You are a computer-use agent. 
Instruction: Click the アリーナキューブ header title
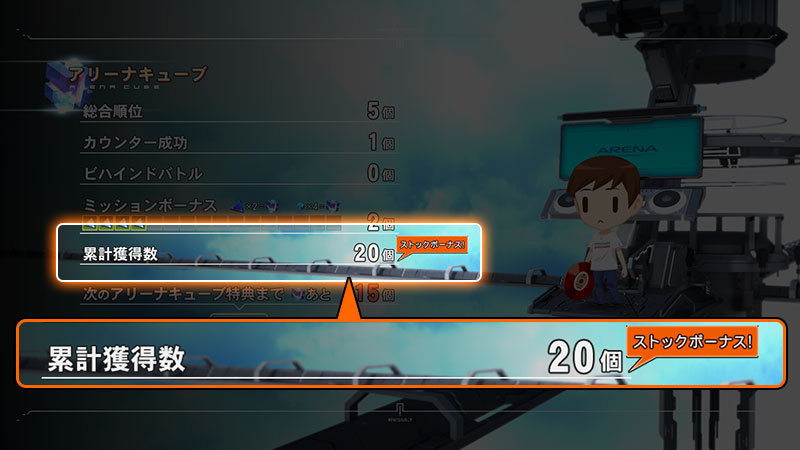click(138, 75)
